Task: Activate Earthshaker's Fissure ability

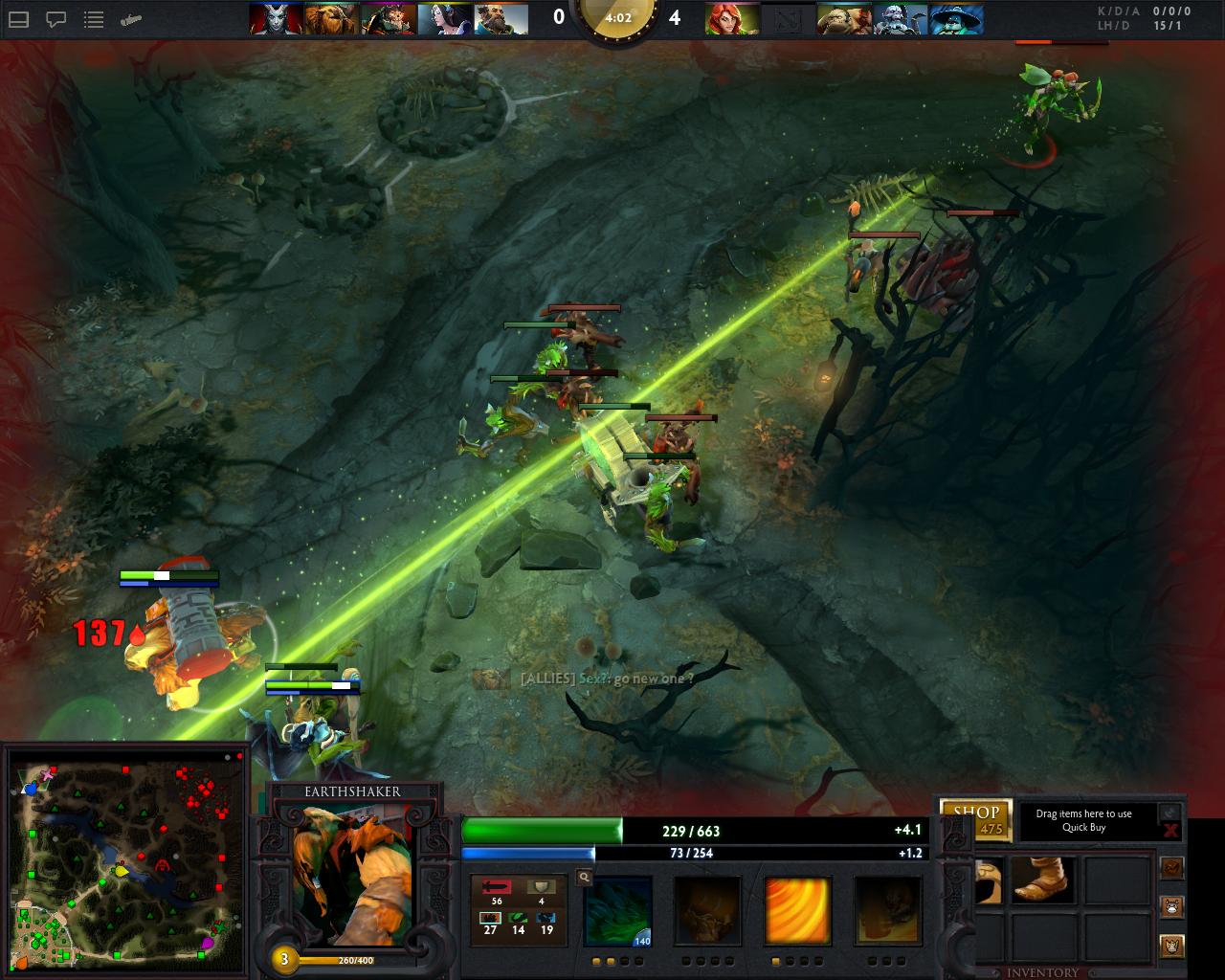Action: tap(617, 910)
